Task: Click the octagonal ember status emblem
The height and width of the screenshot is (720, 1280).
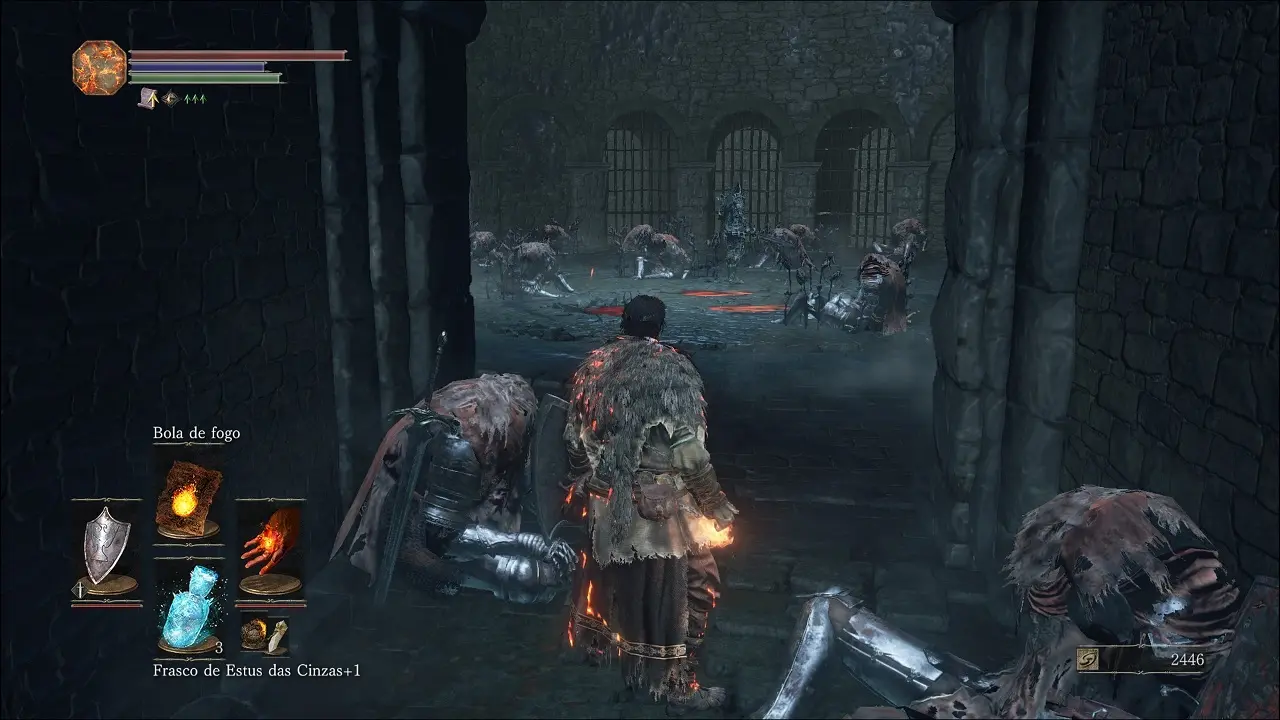Action: (x=99, y=67)
